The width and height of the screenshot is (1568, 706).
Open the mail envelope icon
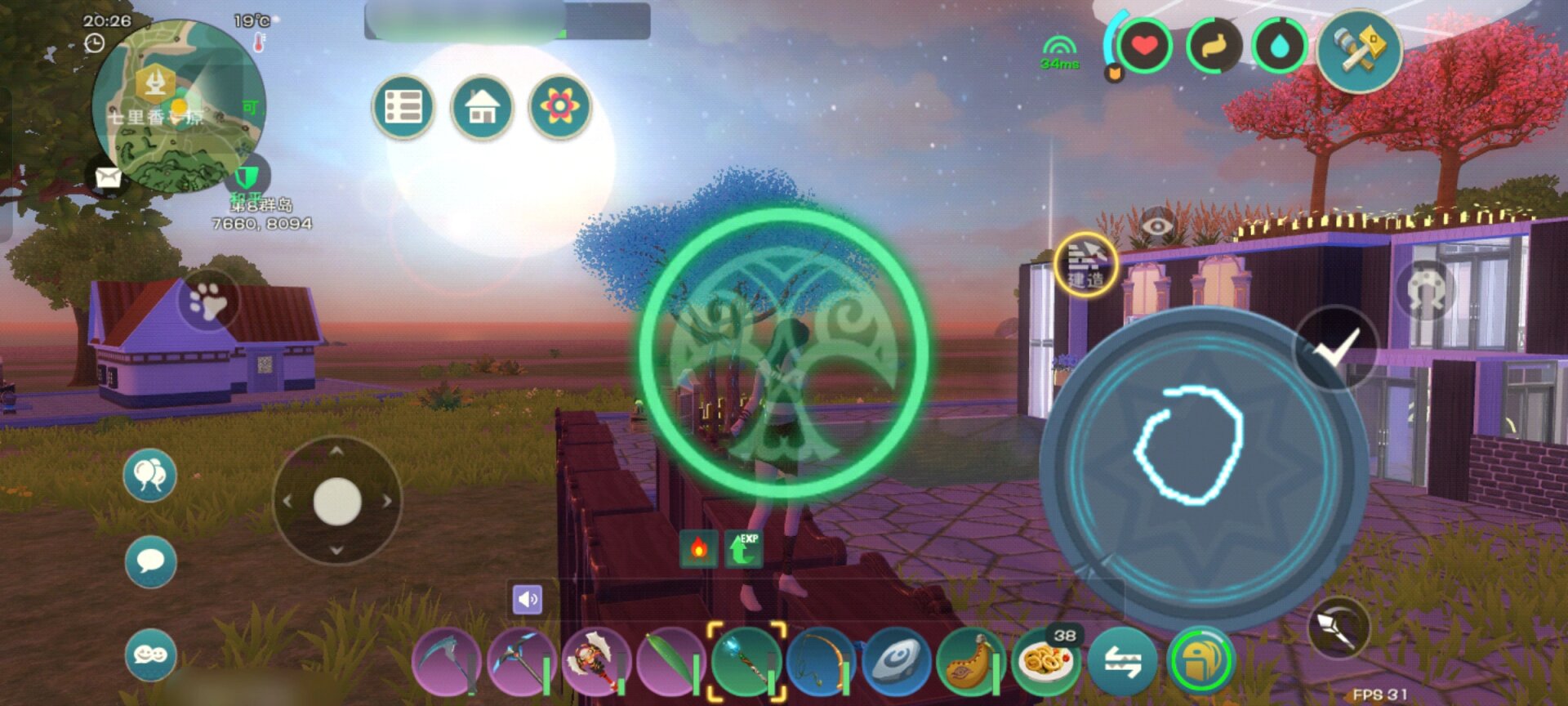click(x=108, y=176)
